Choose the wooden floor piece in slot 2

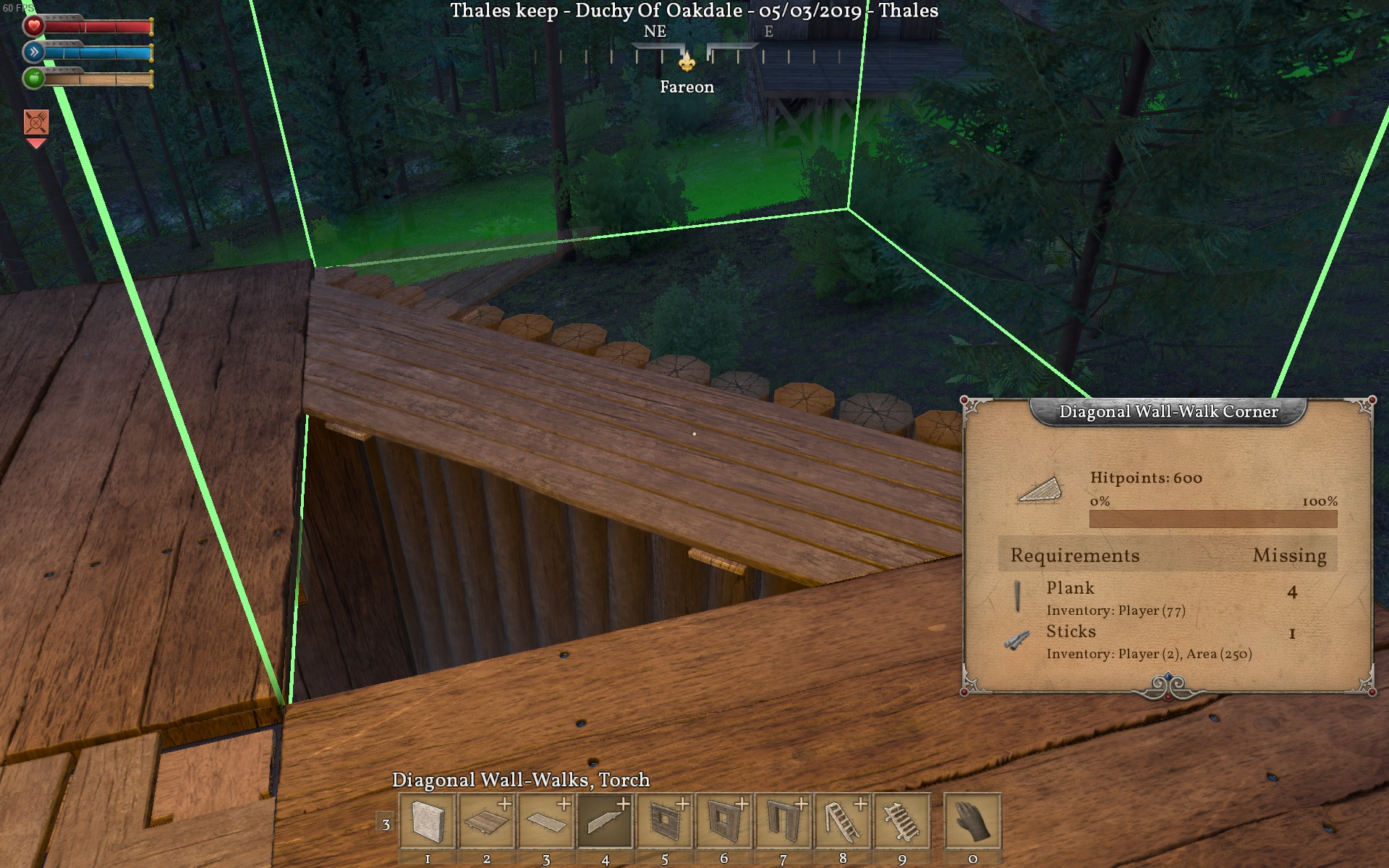(487, 822)
